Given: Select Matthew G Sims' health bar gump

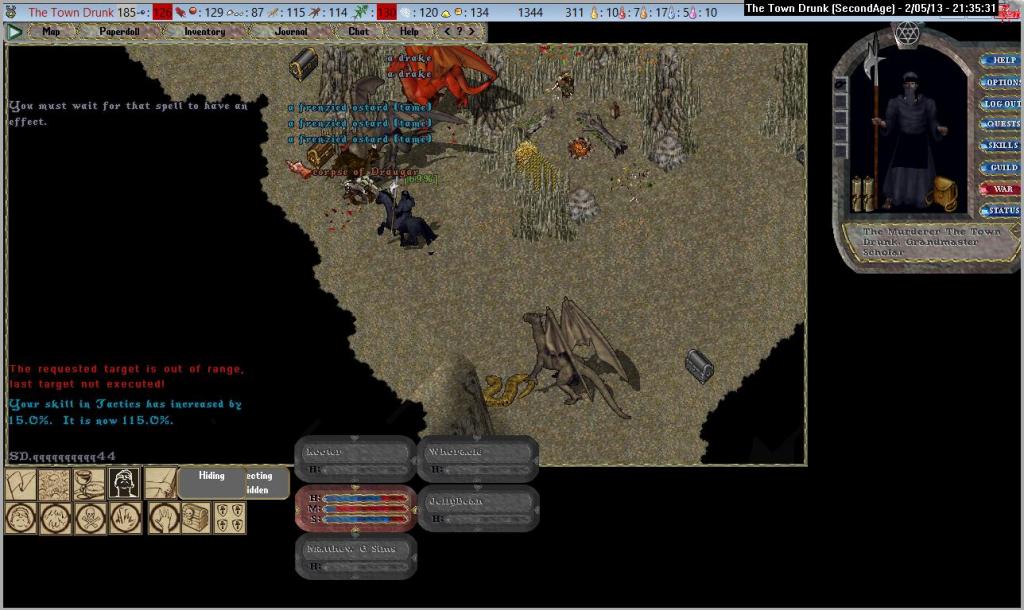Looking at the screenshot, I should coord(356,557).
